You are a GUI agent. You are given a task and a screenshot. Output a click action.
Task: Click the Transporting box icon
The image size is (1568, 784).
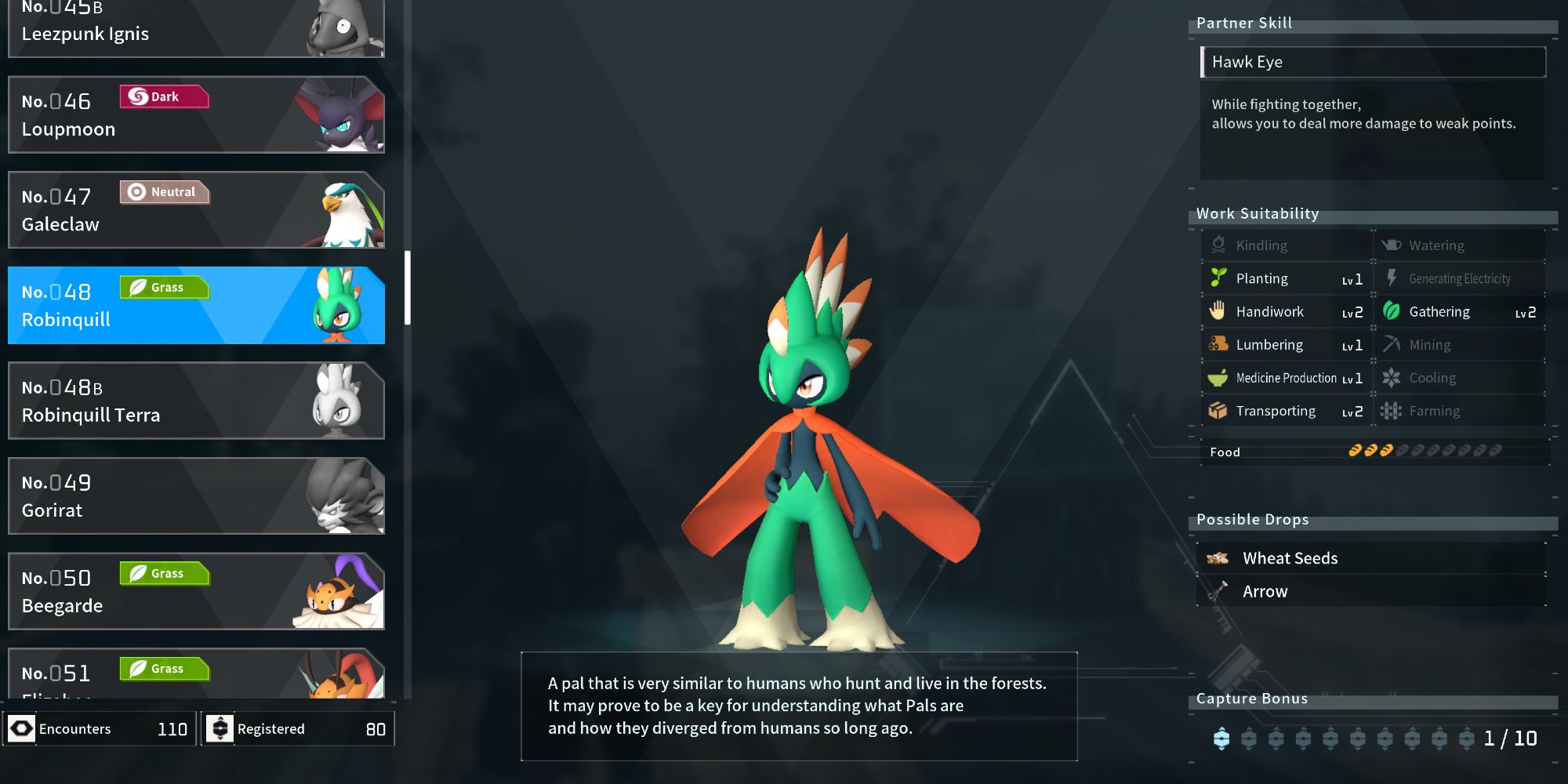pyautogui.click(x=1218, y=411)
